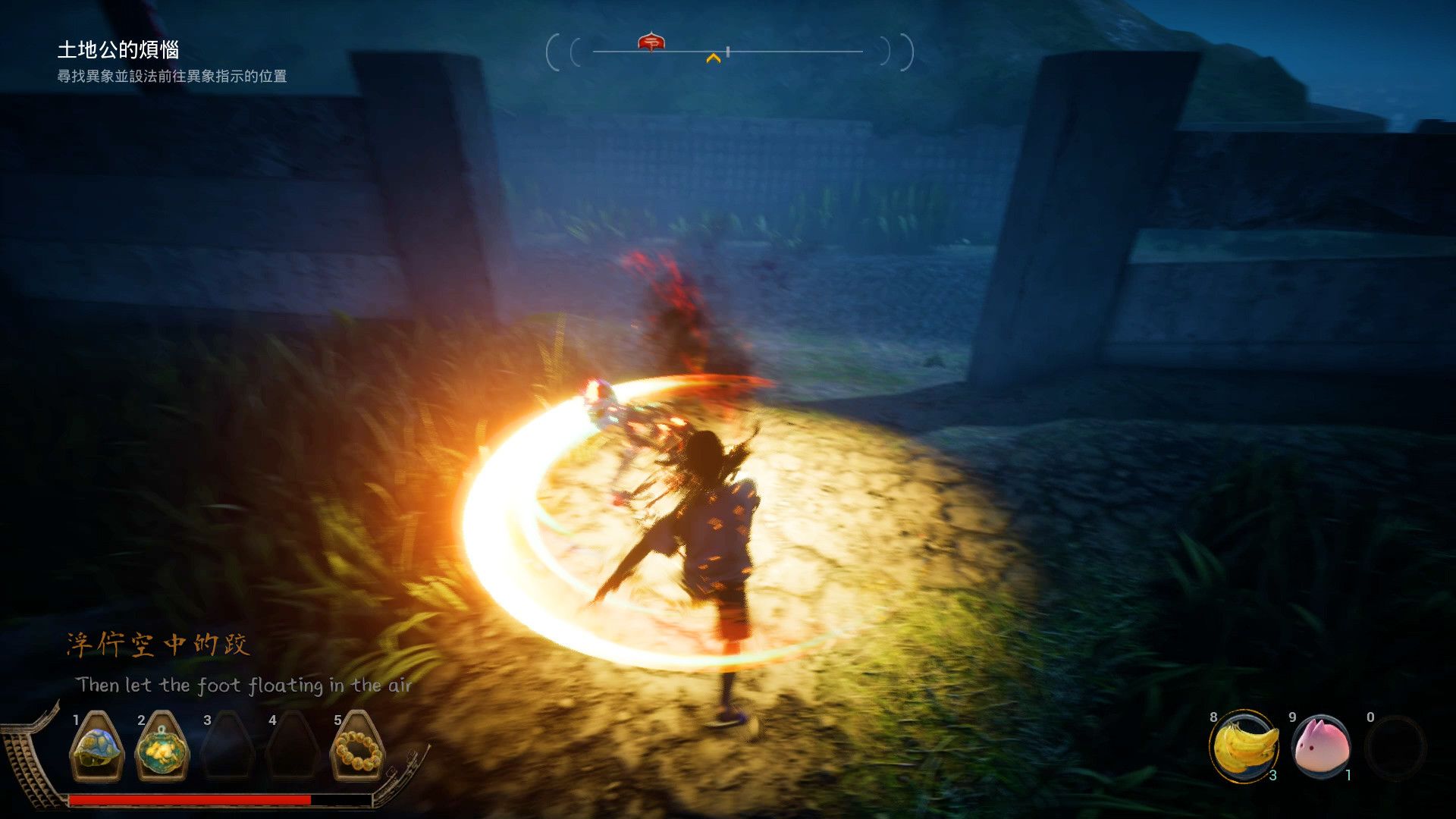The height and width of the screenshot is (819, 1456).
Task: Select the jade amulet in slot 2
Action: [x=162, y=747]
